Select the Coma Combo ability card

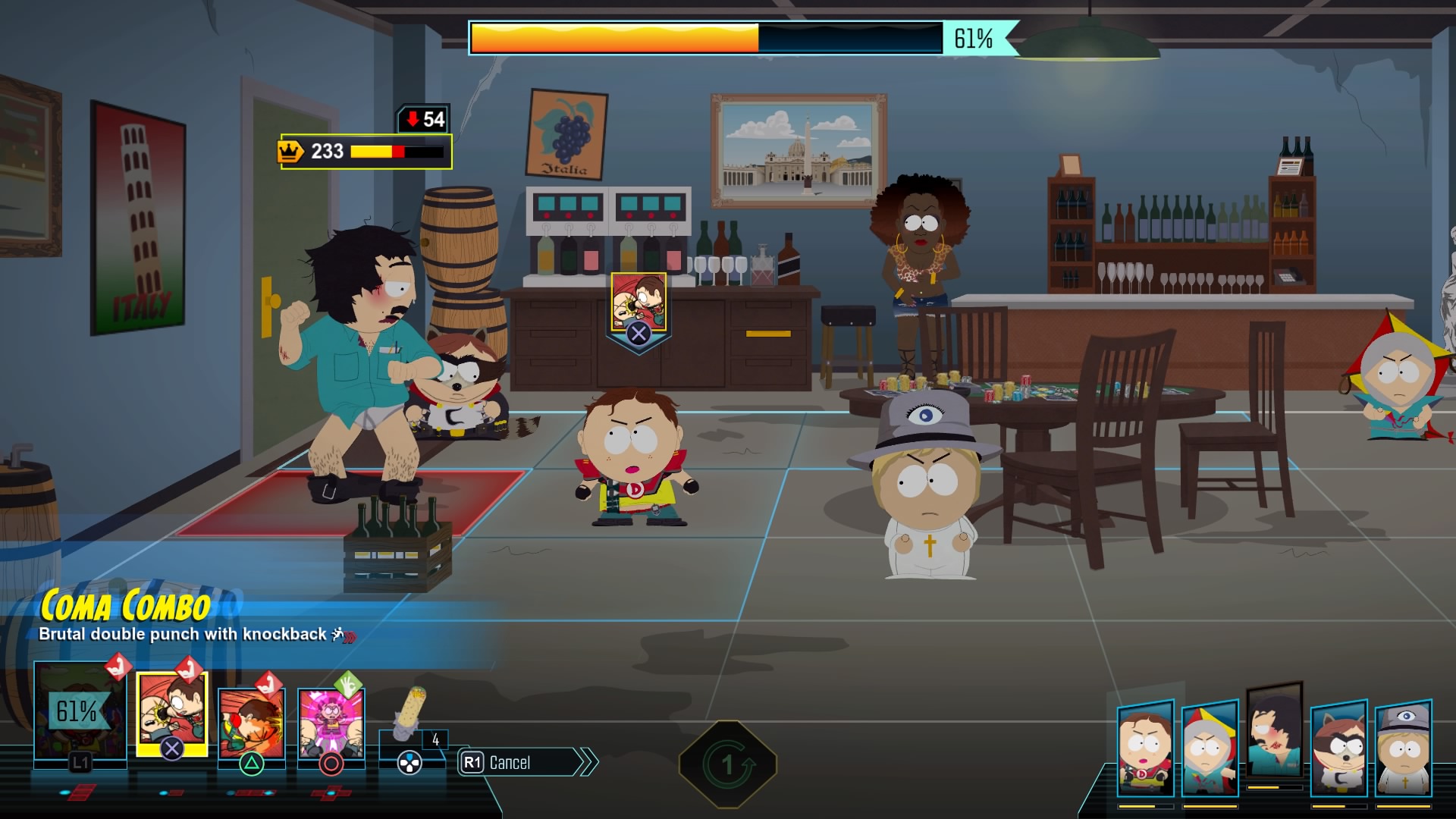click(x=171, y=714)
